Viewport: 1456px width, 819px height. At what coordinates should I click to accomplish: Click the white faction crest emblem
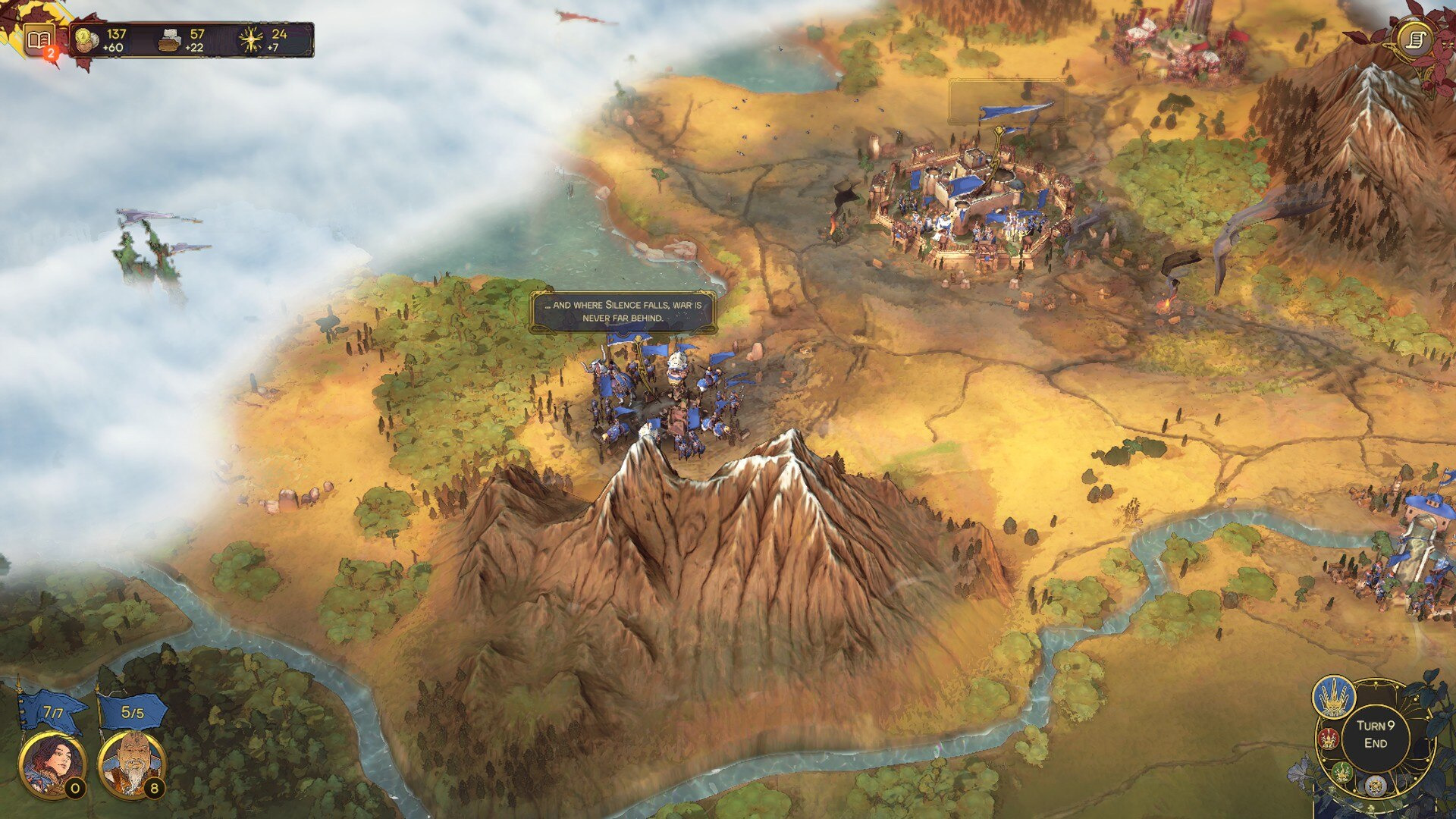click(x=1375, y=786)
